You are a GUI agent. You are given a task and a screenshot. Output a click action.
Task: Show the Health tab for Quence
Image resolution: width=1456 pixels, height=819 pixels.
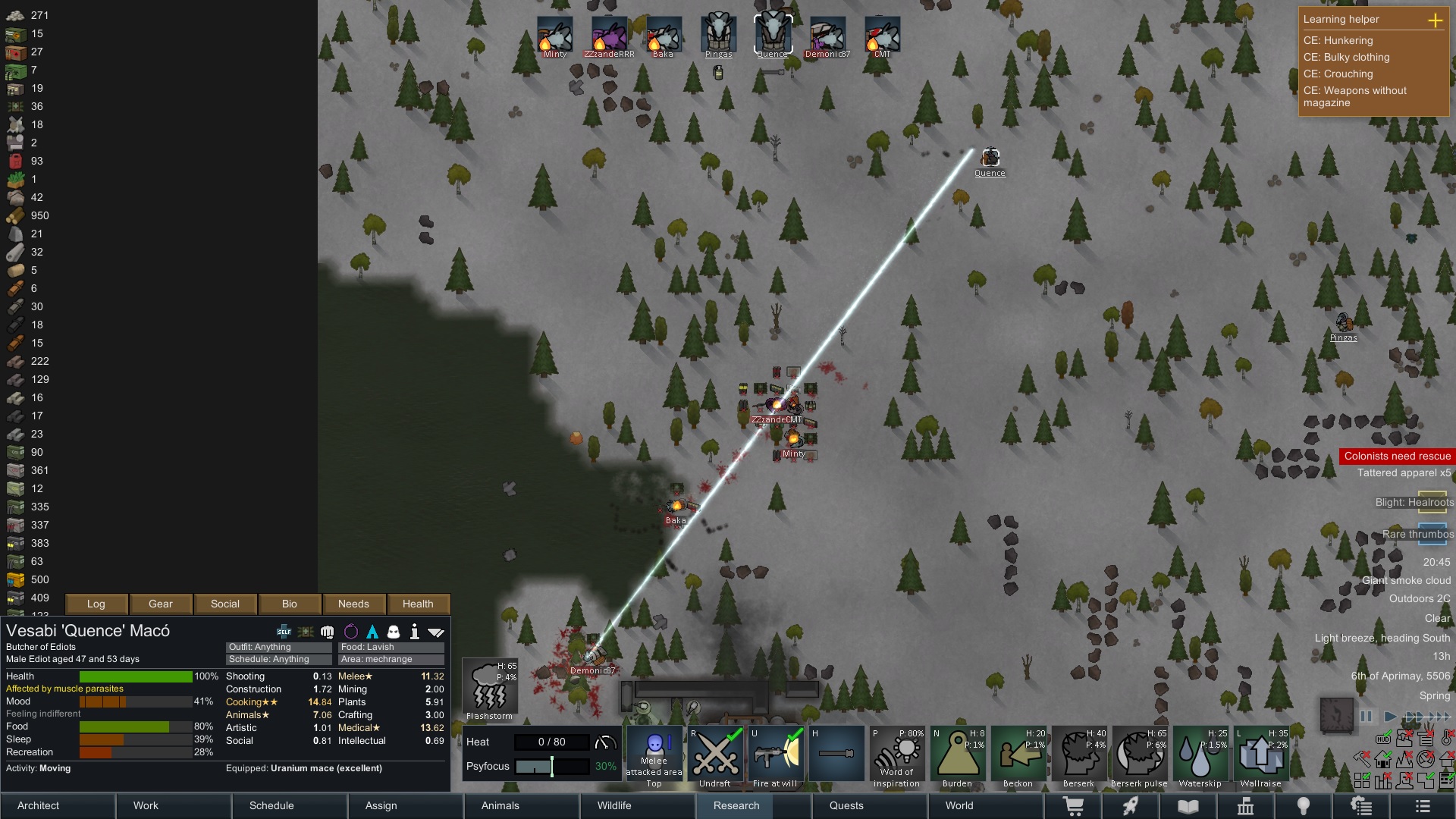[418, 604]
